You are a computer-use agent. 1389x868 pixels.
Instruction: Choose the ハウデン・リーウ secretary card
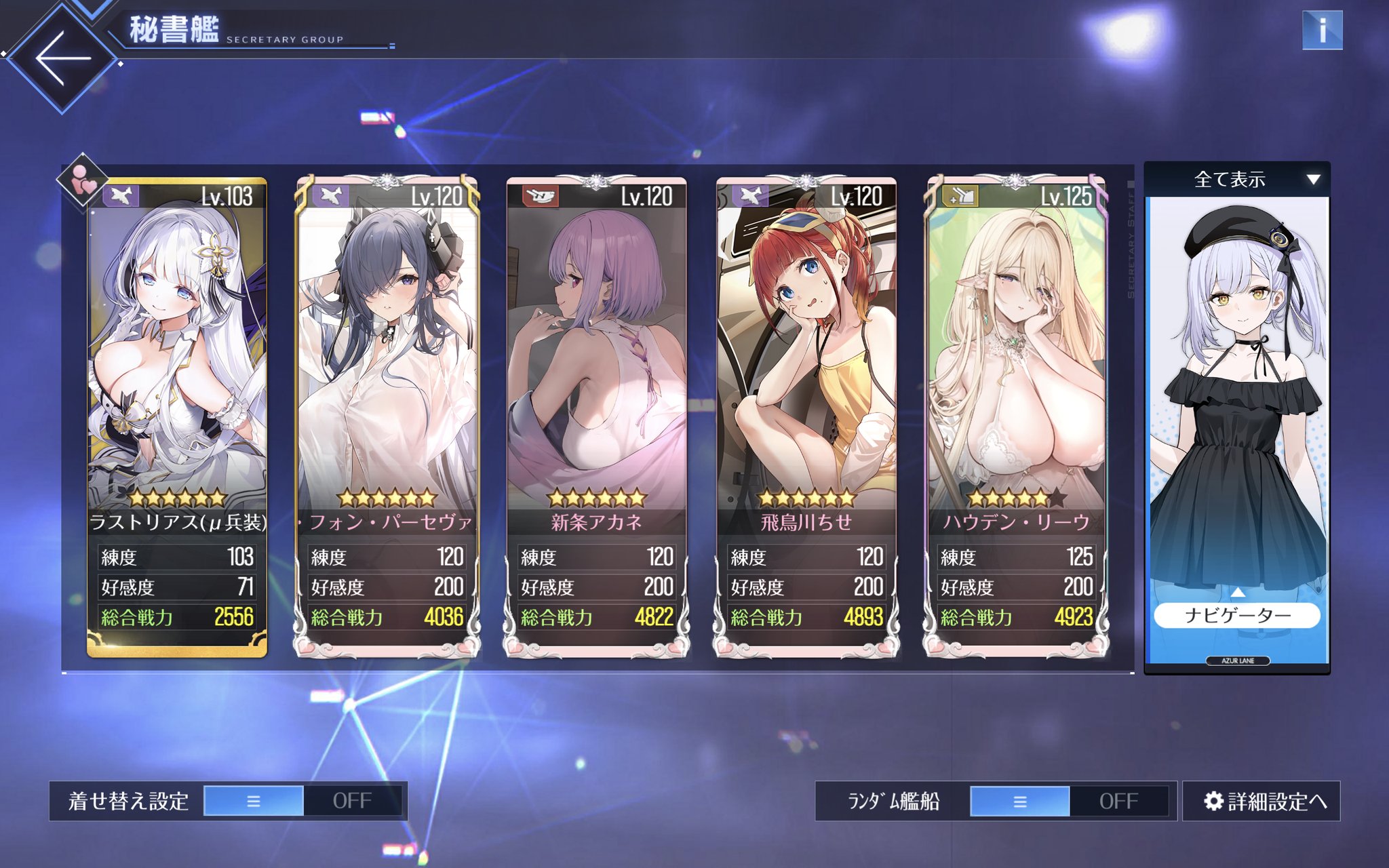point(1016,380)
